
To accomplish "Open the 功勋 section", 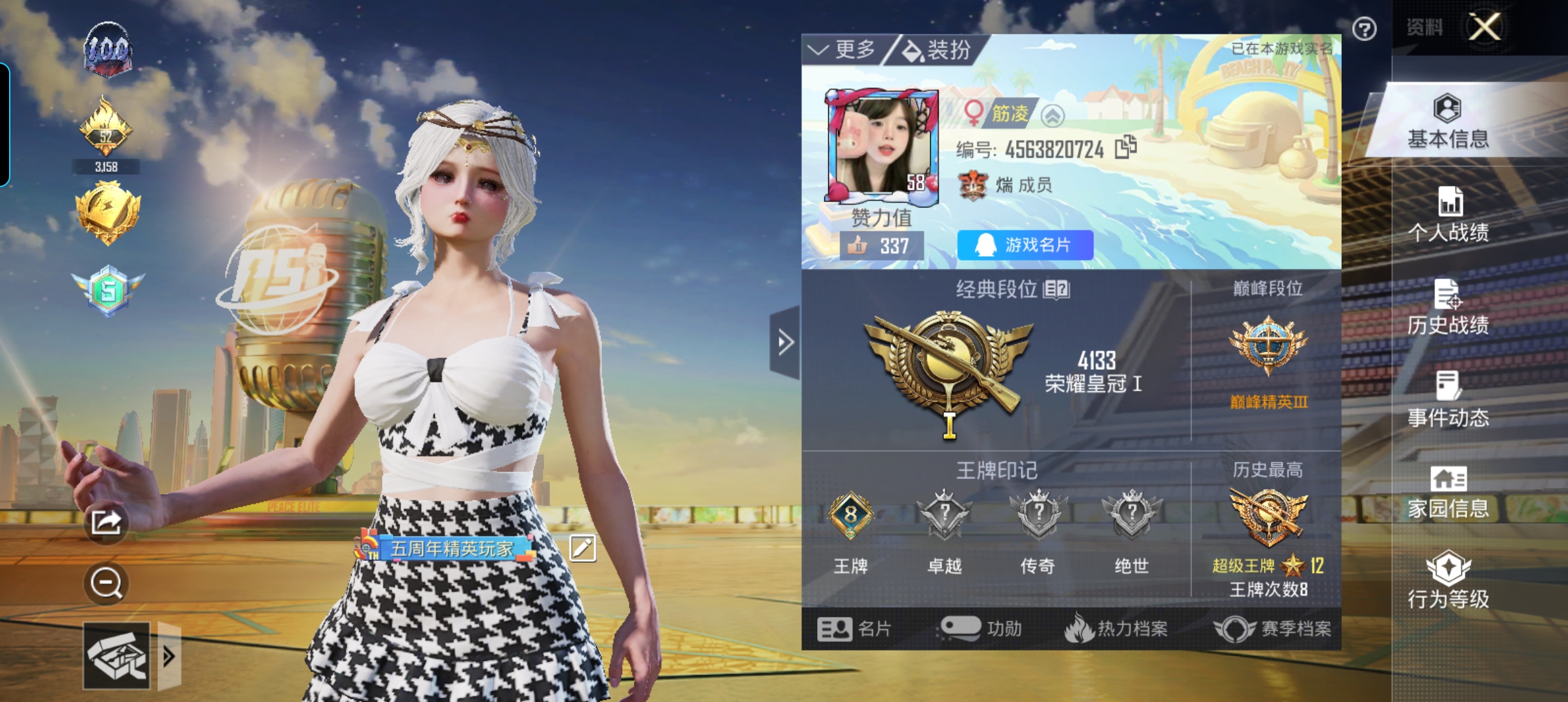I will 982,629.
